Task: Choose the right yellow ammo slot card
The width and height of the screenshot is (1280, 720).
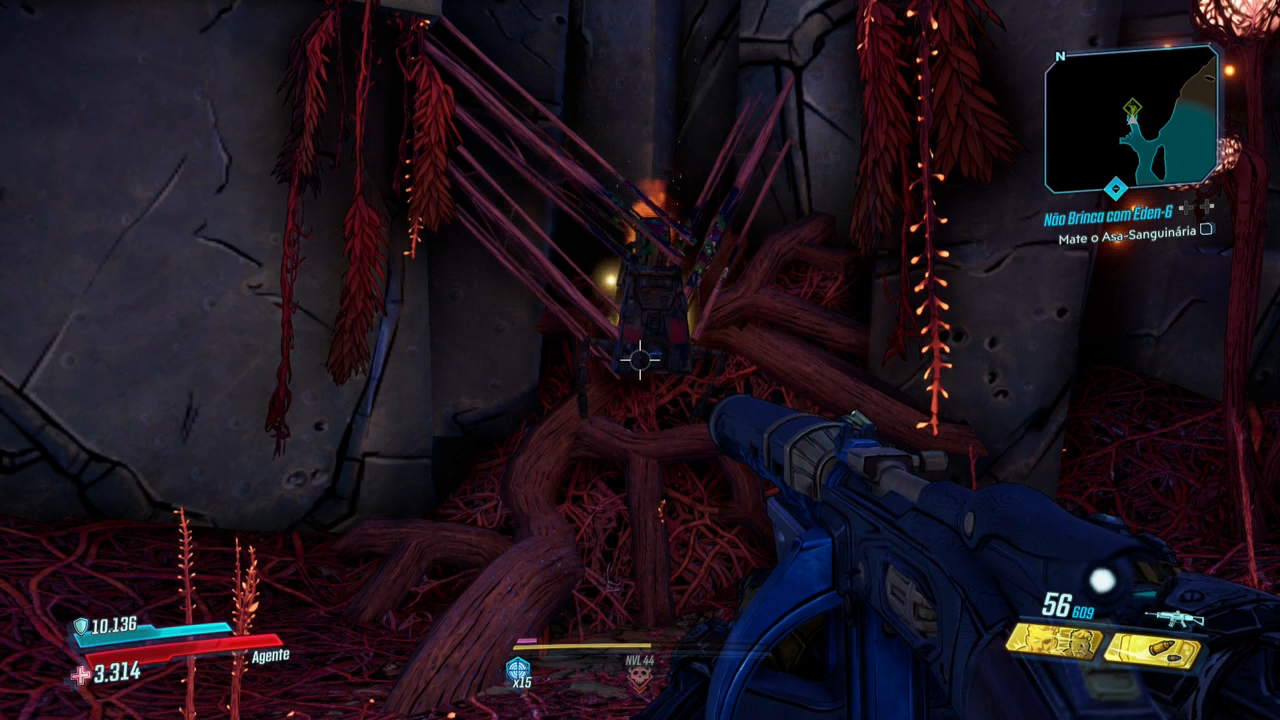Action: coord(1152,651)
